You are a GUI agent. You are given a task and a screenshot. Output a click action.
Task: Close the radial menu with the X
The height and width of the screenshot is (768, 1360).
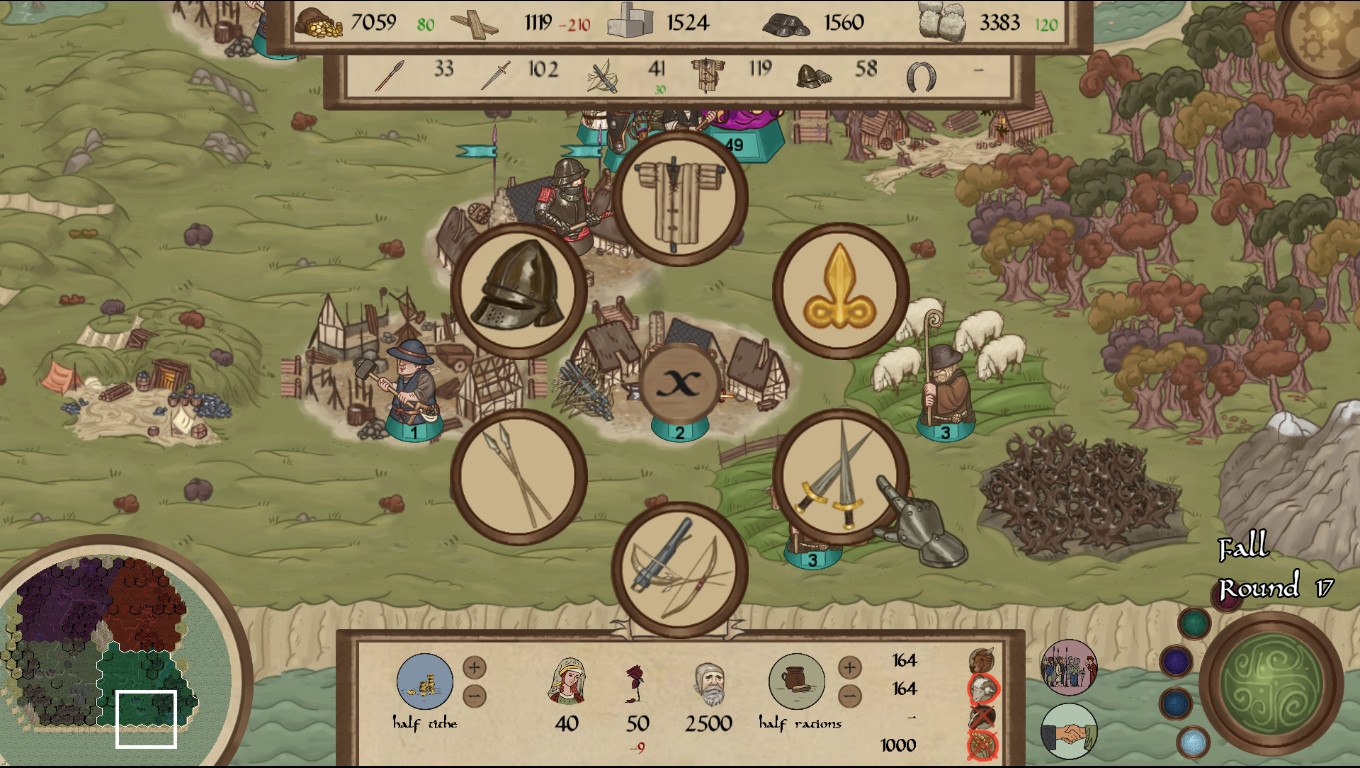pyautogui.click(x=680, y=382)
